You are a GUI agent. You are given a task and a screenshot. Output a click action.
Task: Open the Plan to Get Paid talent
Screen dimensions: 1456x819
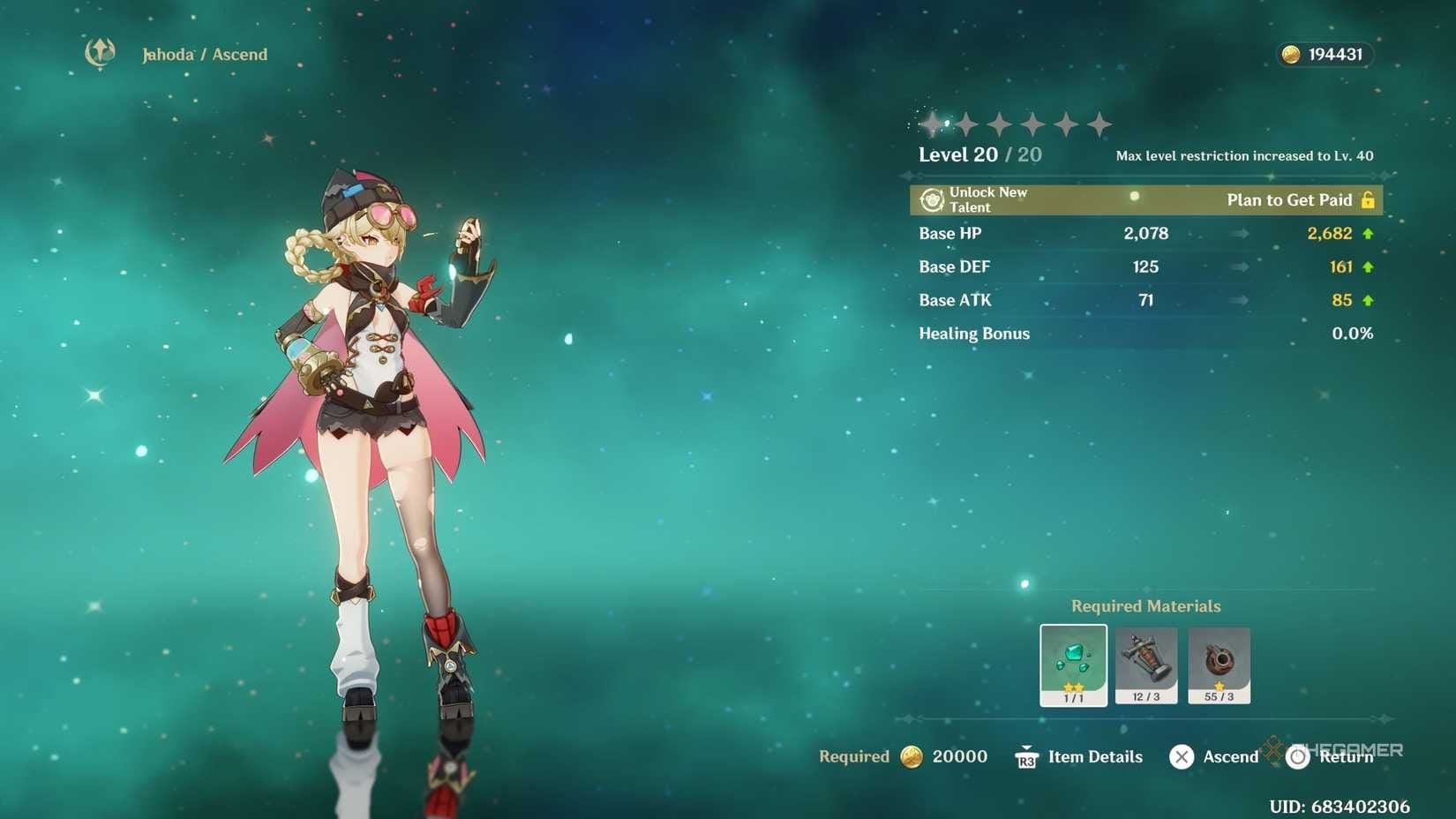pyautogui.click(x=1288, y=200)
